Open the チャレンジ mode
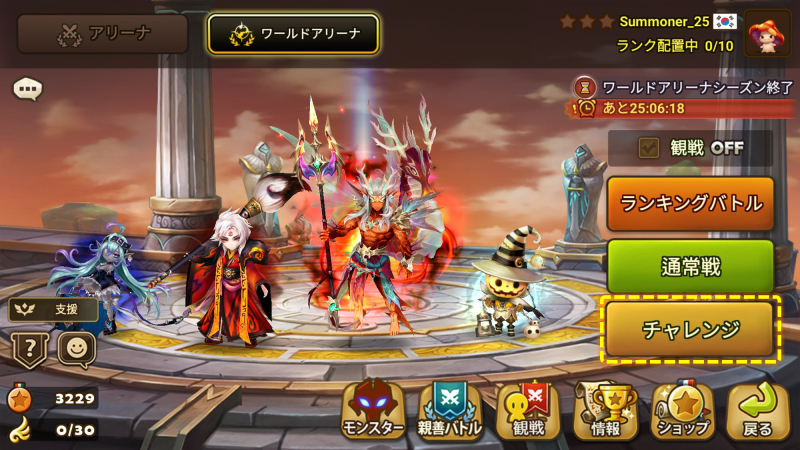 coord(691,328)
